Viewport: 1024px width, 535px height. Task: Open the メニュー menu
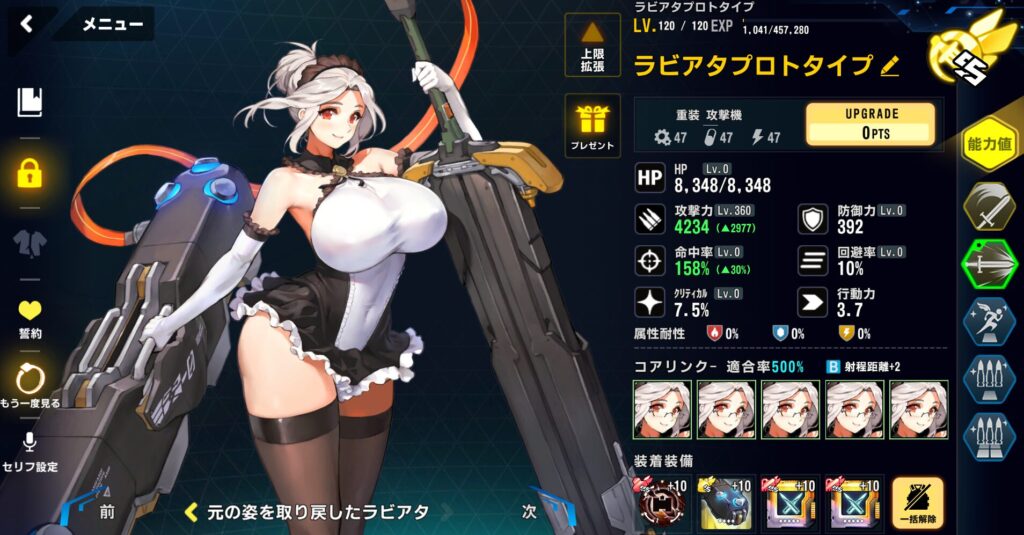(112, 24)
